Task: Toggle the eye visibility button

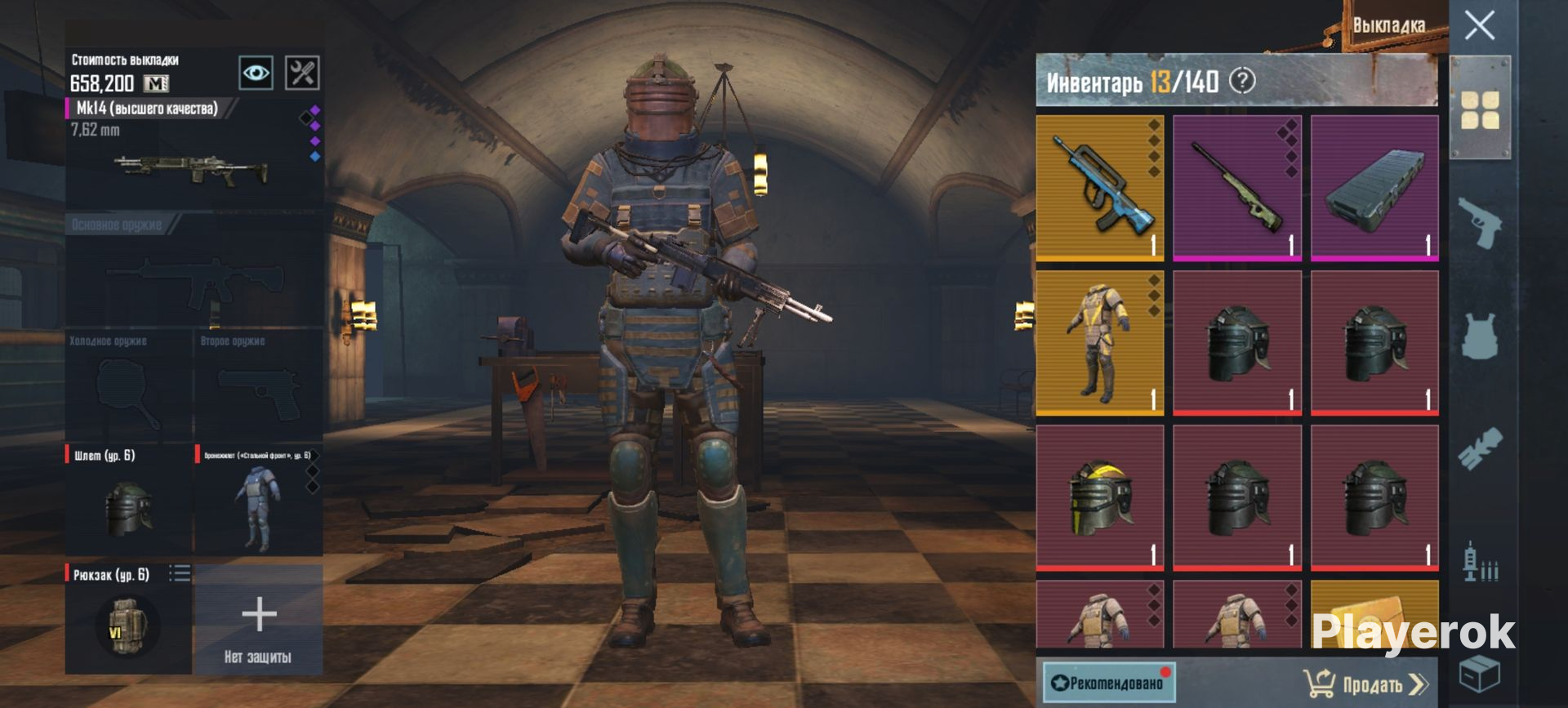Action: (256, 73)
